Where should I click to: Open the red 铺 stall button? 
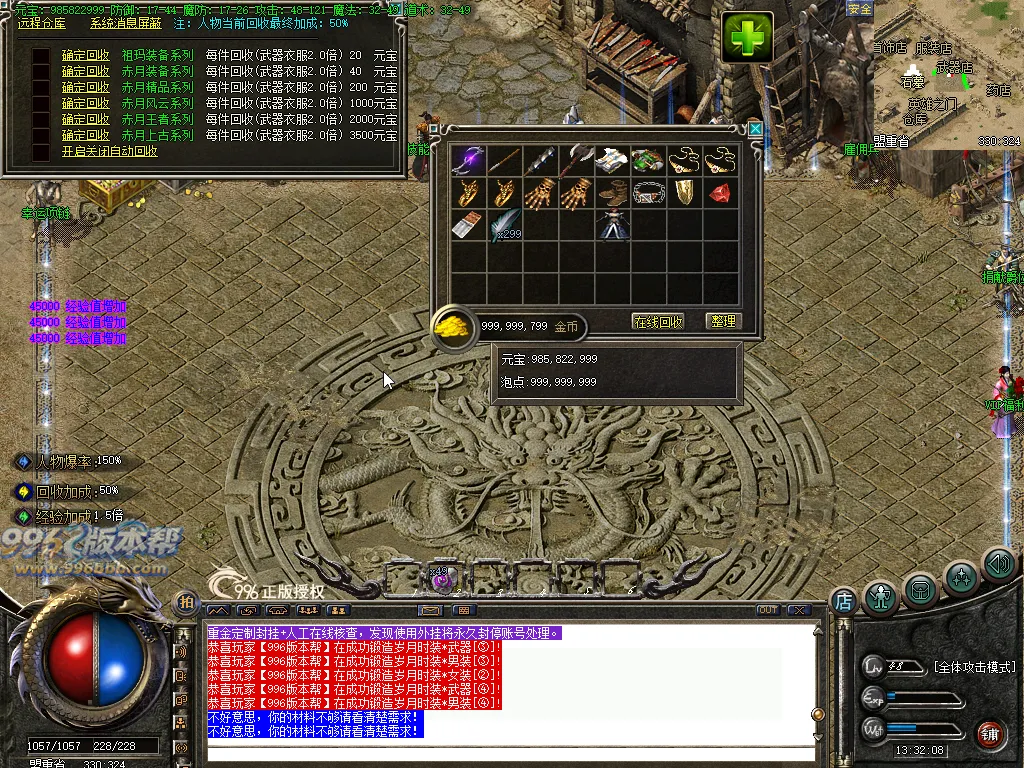coord(990,733)
